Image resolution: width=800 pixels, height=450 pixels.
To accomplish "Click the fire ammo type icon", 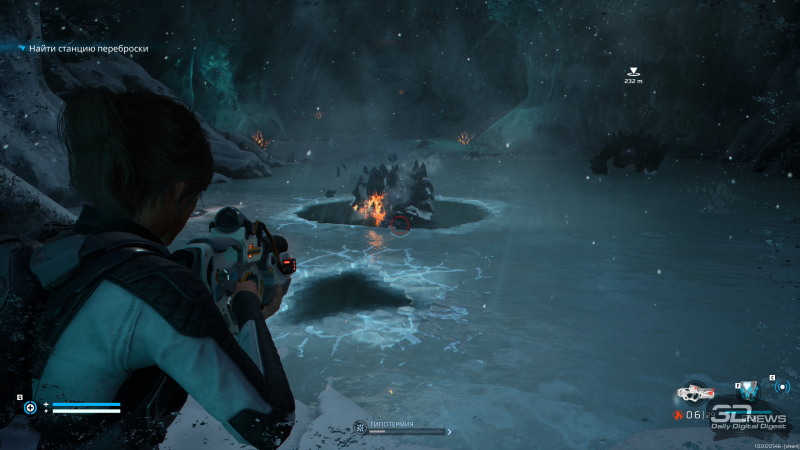I will tap(680, 414).
